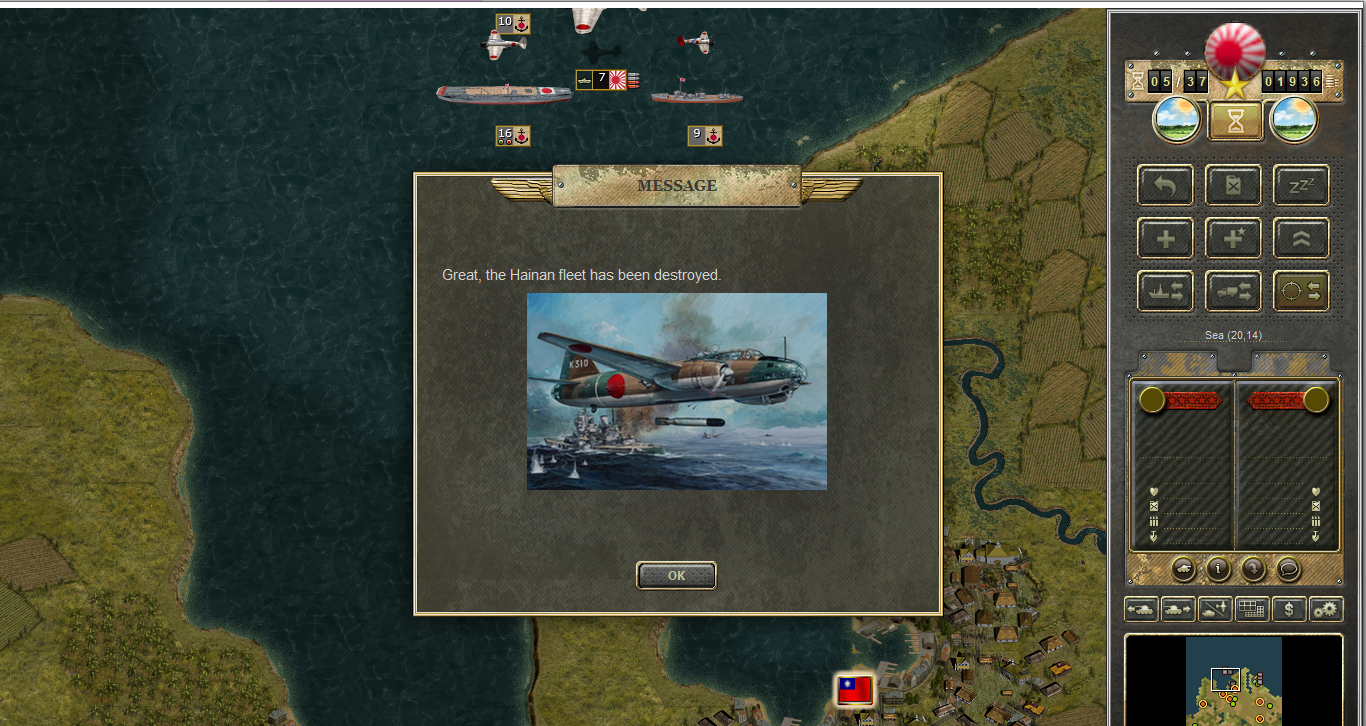Open the settings gears button

coord(1326,608)
